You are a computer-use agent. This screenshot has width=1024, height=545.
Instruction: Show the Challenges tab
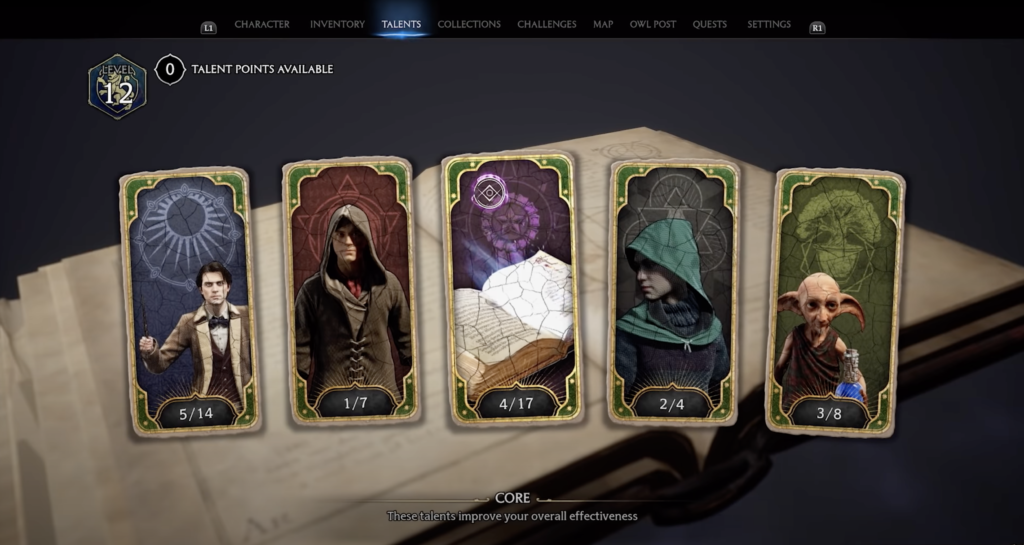[x=546, y=24]
